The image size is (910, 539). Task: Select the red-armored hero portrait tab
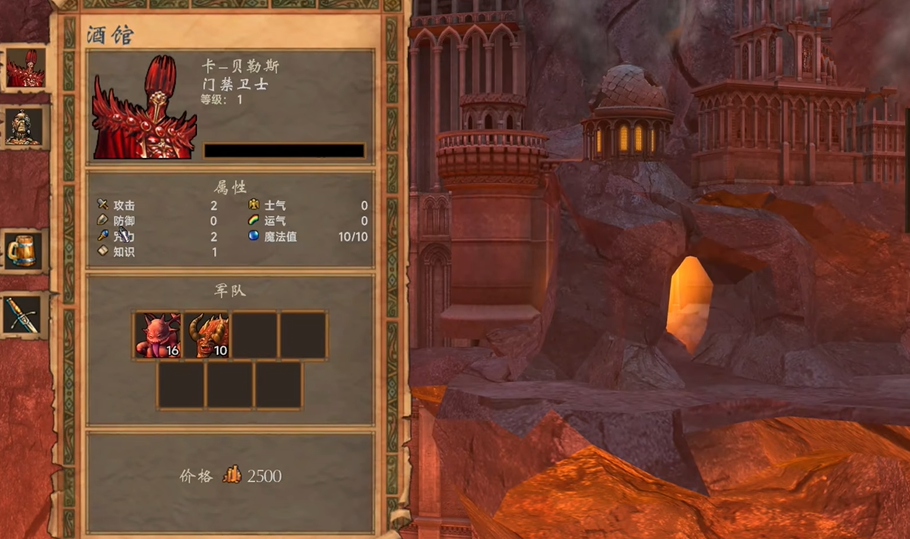[x=25, y=68]
